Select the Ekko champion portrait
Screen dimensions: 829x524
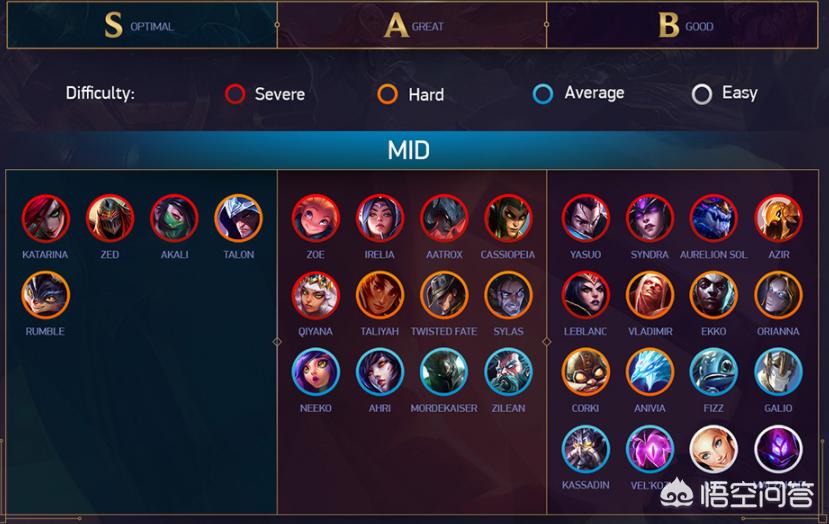click(x=713, y=295)
